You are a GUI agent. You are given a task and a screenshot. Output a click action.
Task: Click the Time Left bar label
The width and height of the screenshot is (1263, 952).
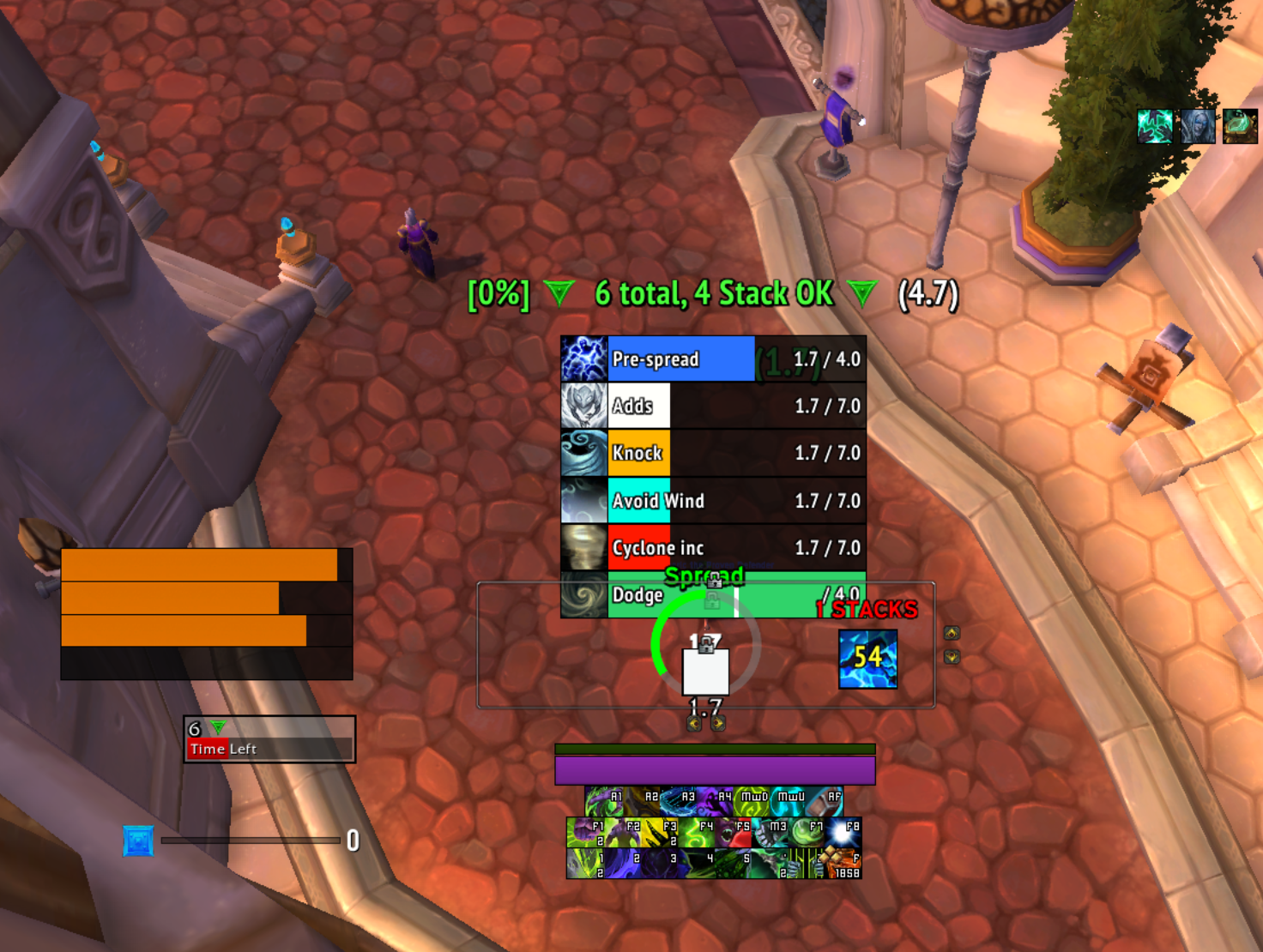tap(224, 749)
